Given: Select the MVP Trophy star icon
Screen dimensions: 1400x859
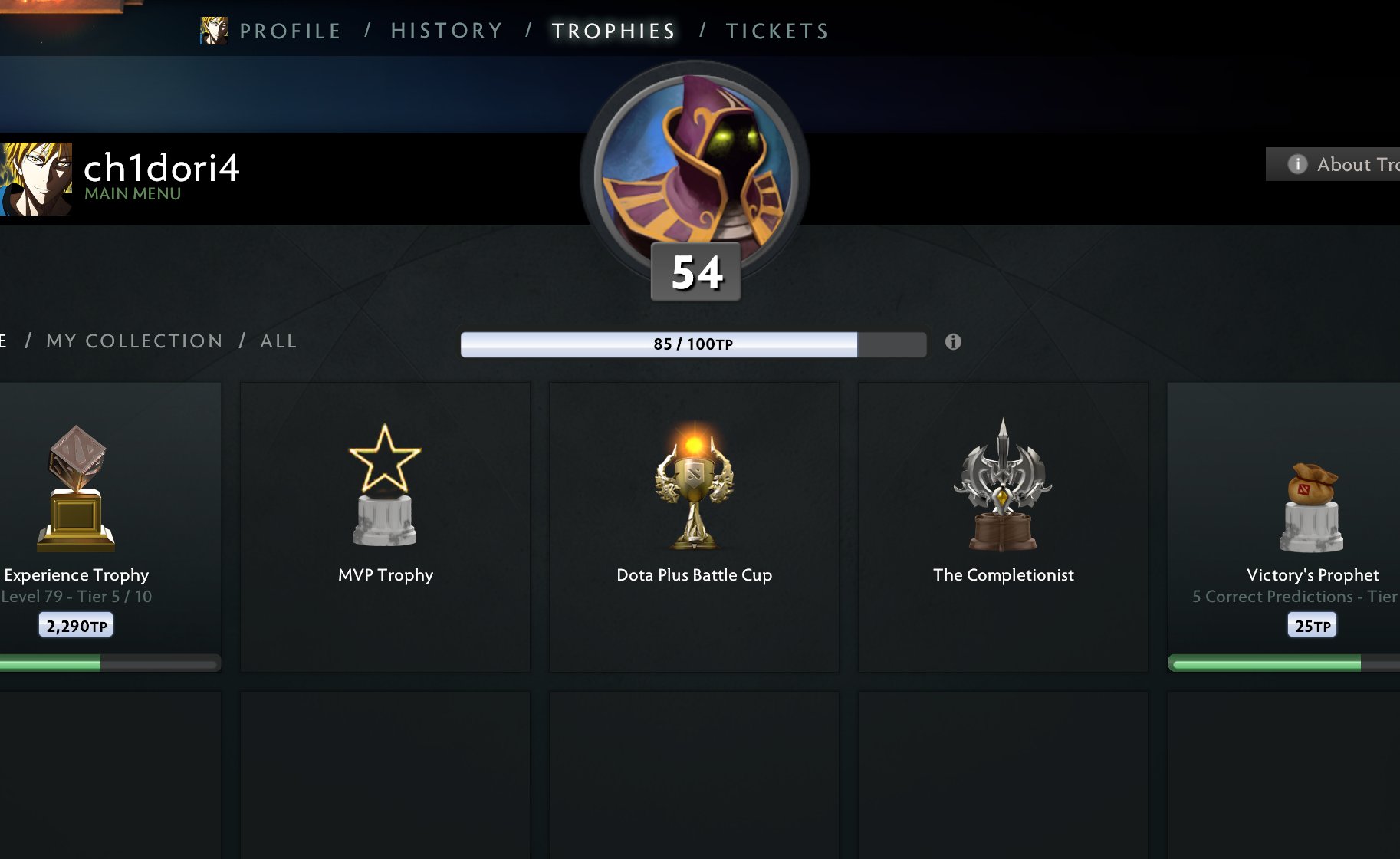Looking at the screenshot, I should tap(385, 483).
